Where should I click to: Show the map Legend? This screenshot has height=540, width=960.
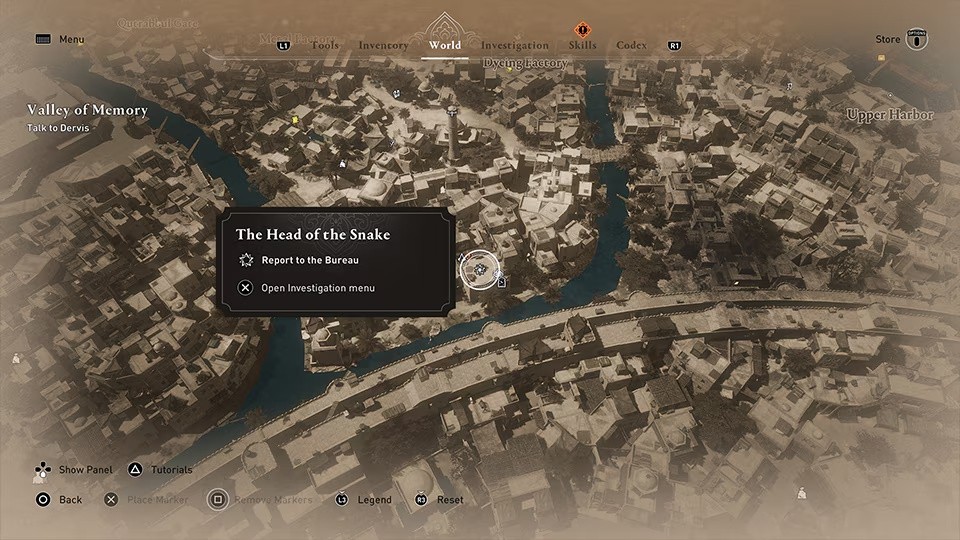point(375,500)
